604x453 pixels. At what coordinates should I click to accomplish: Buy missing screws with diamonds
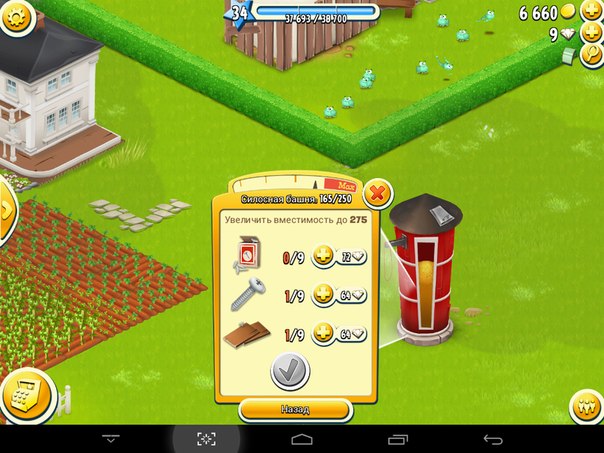tap(340, 295)
